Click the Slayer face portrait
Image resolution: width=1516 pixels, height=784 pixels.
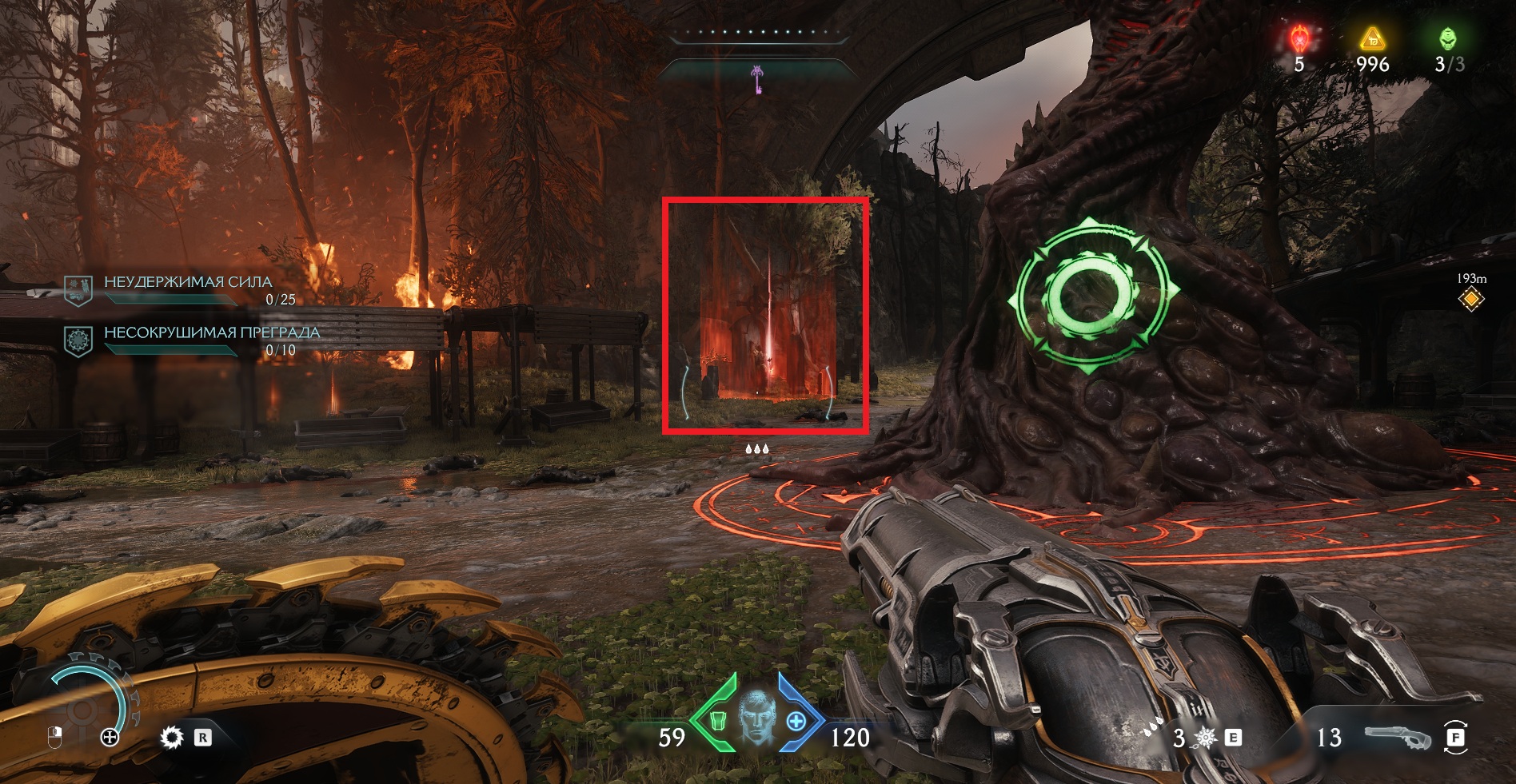pos(756,718)
